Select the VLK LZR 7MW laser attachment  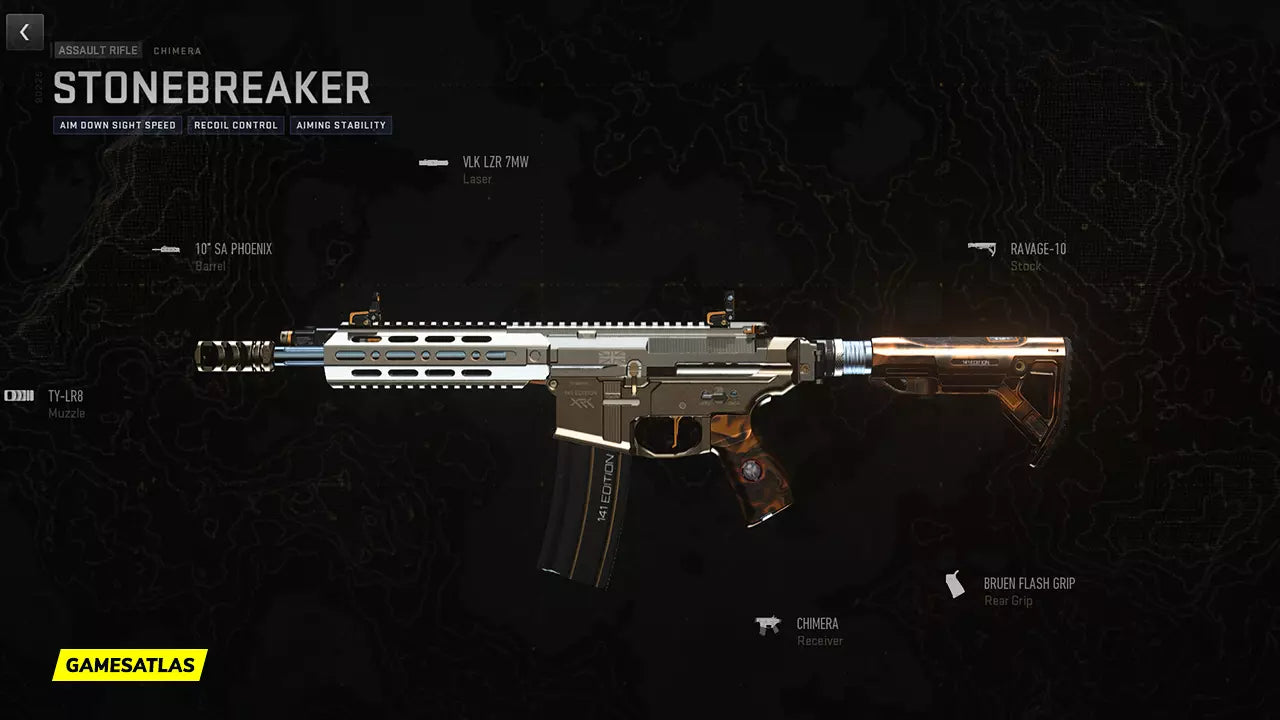coord(494,163)
